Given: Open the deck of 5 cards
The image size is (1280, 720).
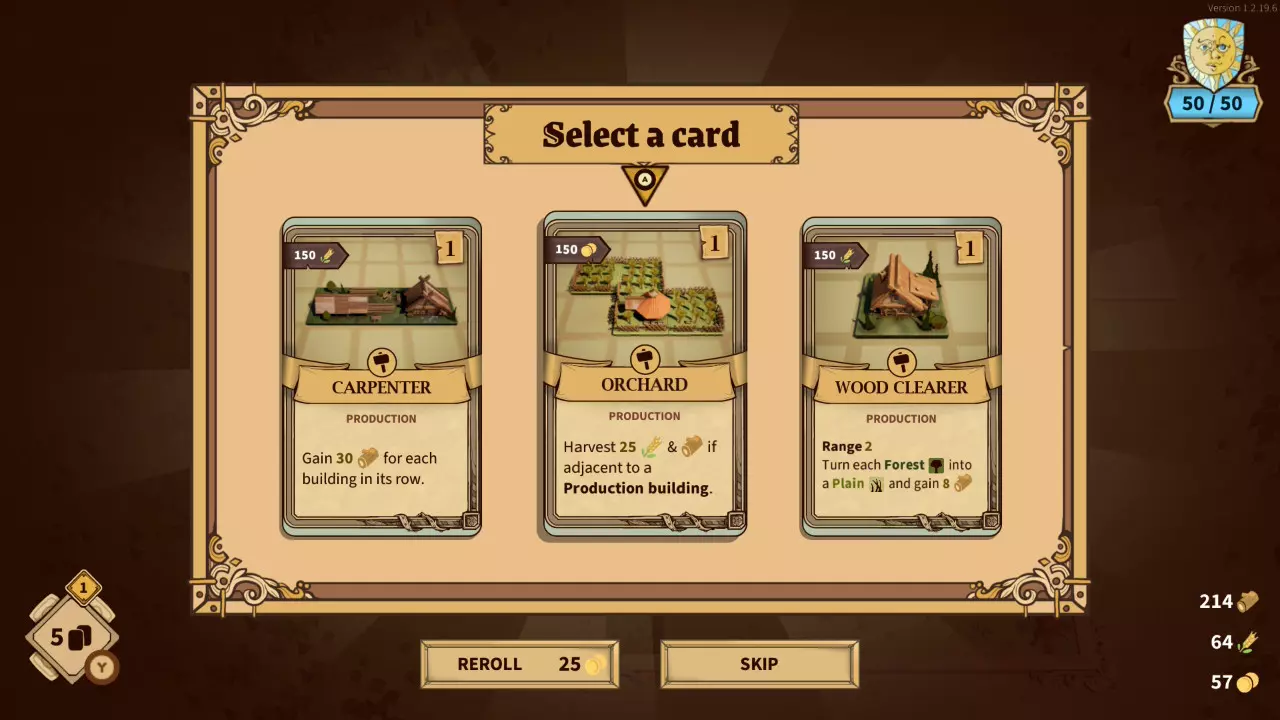Looking at the screenshot, I should pos(72,637).
